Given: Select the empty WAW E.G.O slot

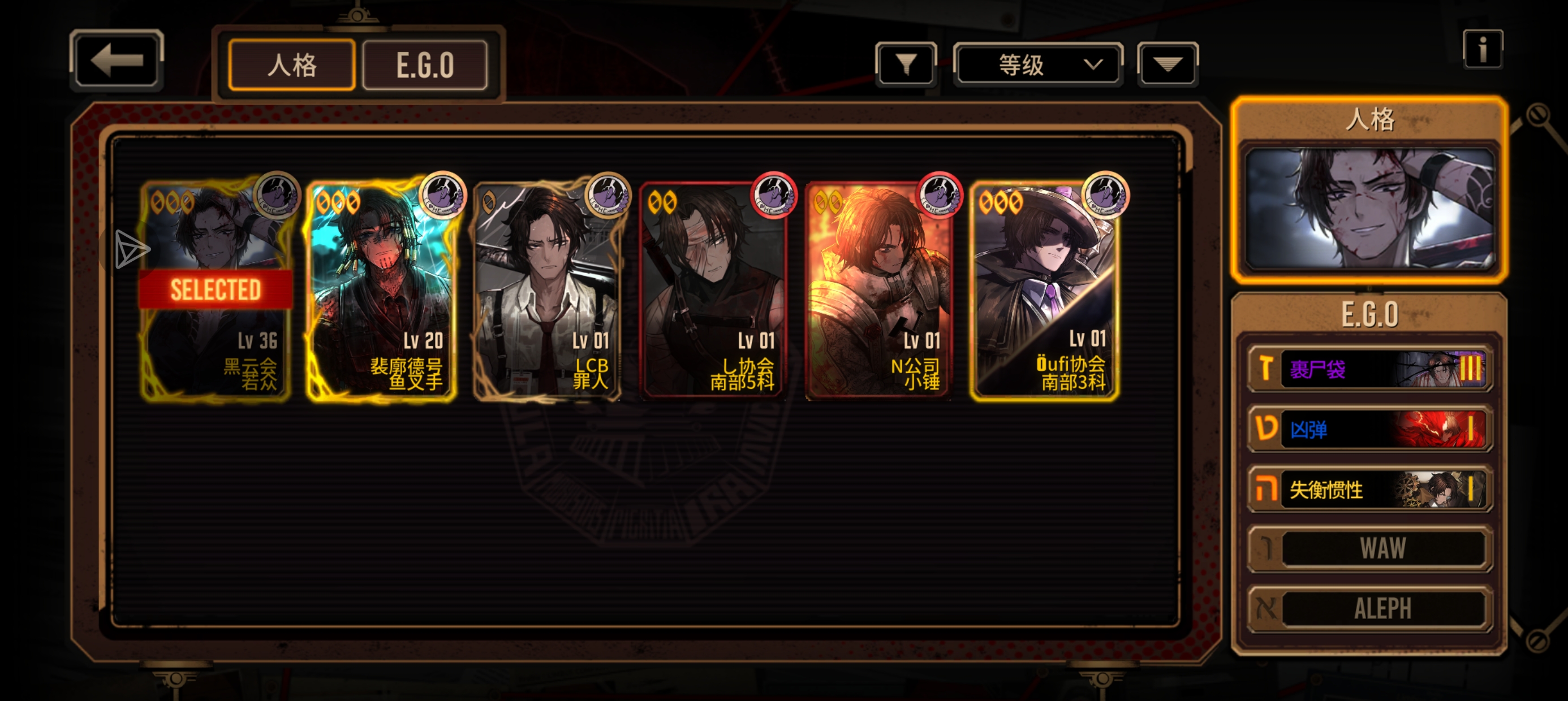Looking at the screenshot, I should coord(1369,549).
